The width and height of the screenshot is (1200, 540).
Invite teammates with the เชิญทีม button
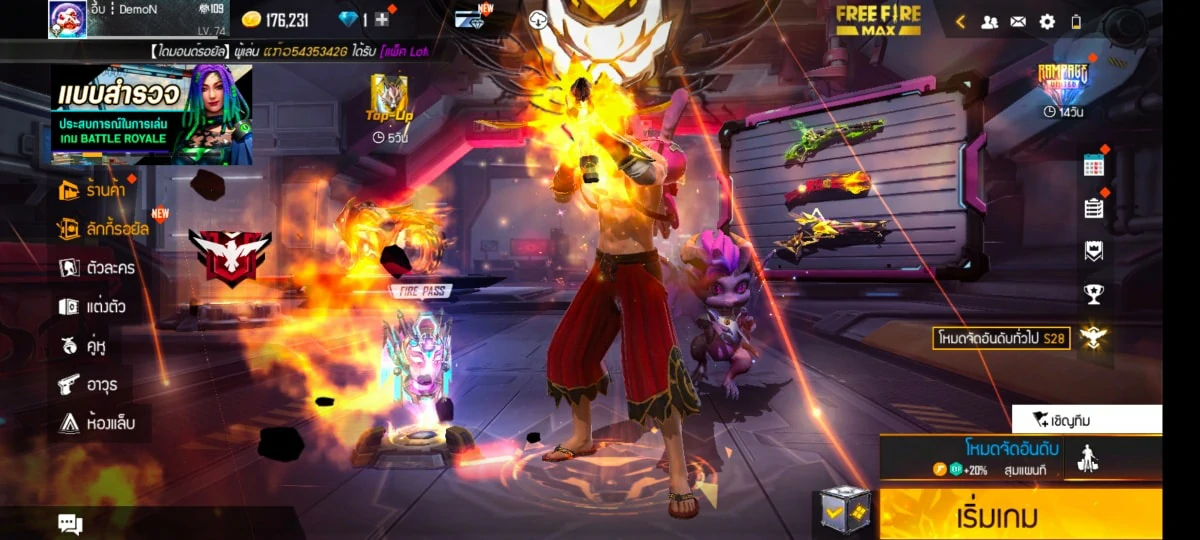point(1086,420)
